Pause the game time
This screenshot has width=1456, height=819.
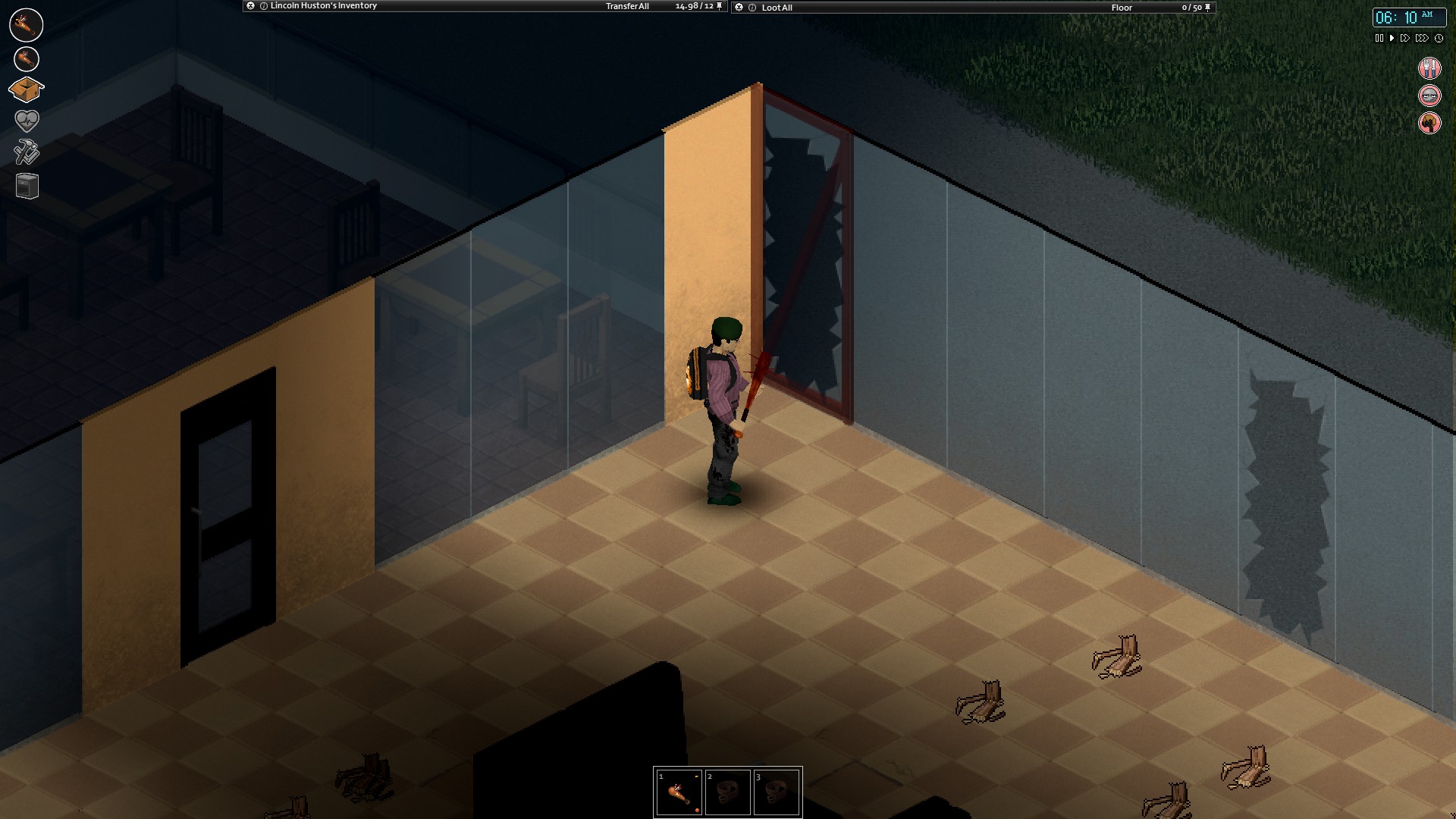click(1378, 37)
